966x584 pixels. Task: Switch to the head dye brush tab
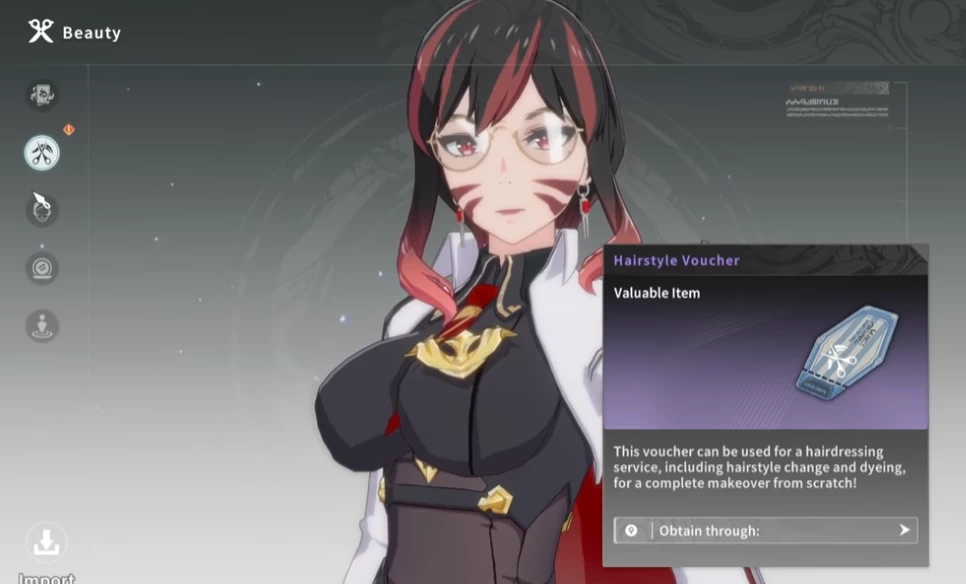coord(42,210)
